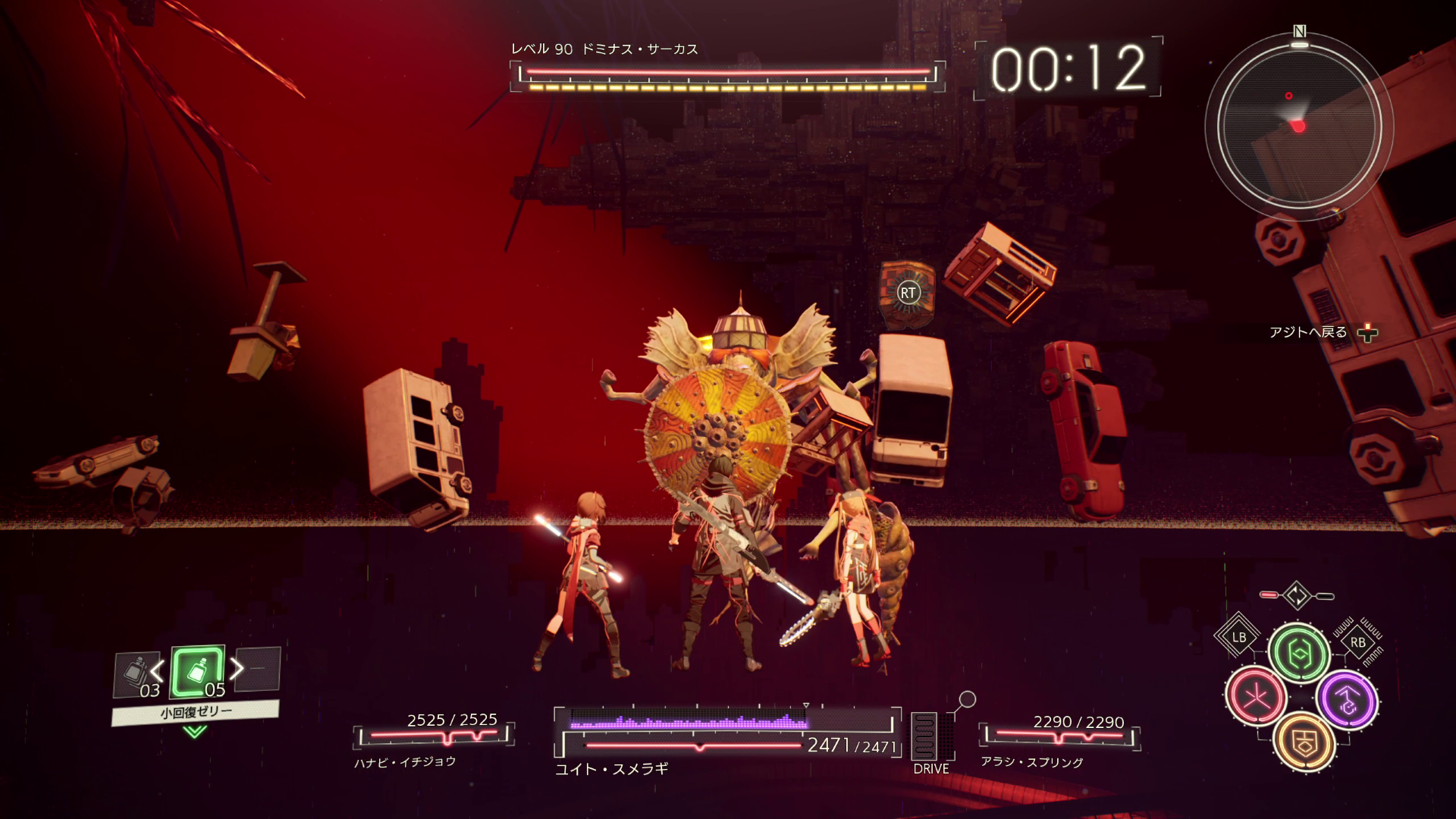The width and height of the screenshot is (1456, 819).
Task: Choose the grey item slot with count 03
Action: pyautogui.click(x=136, y=674)
